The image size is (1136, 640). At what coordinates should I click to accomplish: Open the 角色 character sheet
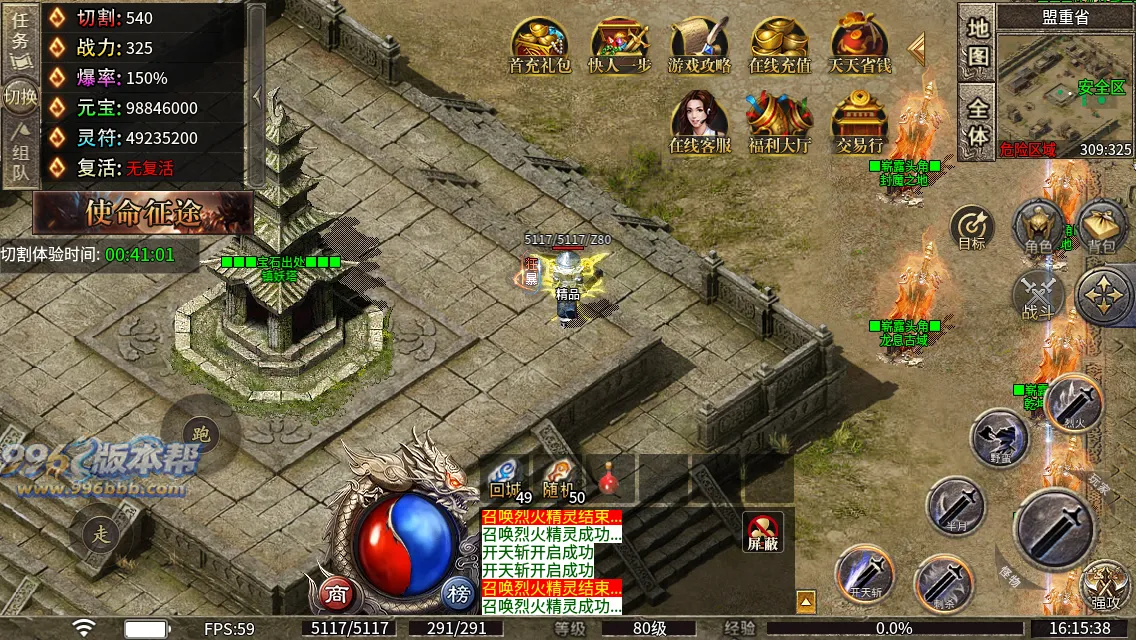coord(1038,226)
